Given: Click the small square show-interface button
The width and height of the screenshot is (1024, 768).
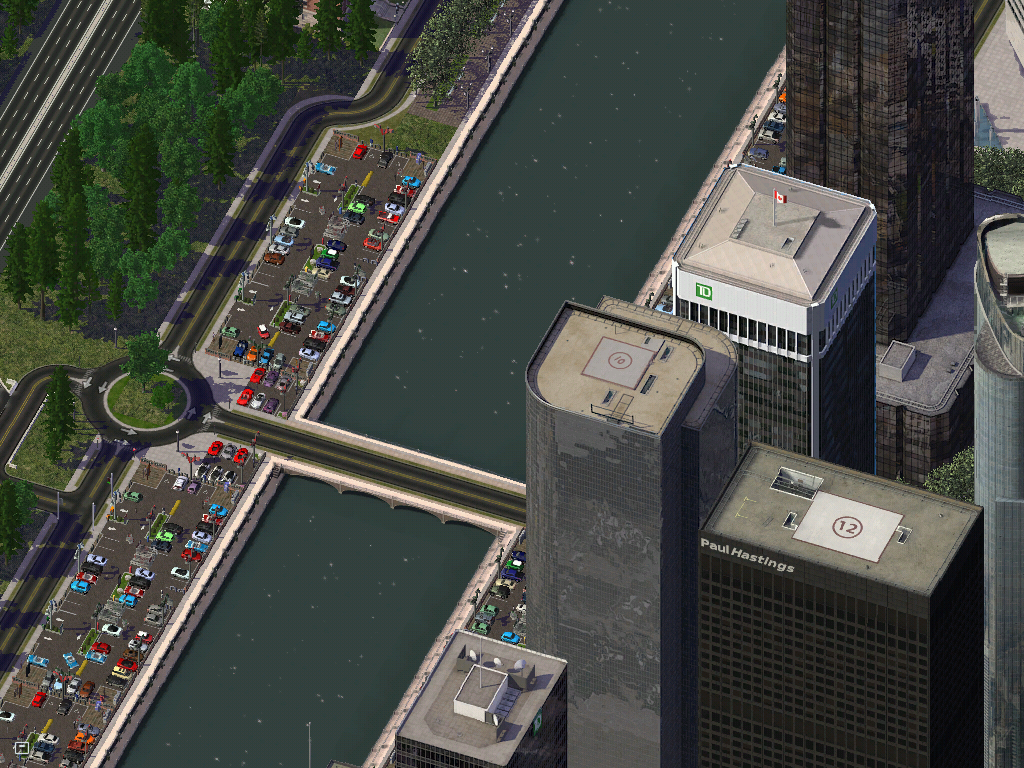Looking at the screenshot, I should tap(22, 746).
